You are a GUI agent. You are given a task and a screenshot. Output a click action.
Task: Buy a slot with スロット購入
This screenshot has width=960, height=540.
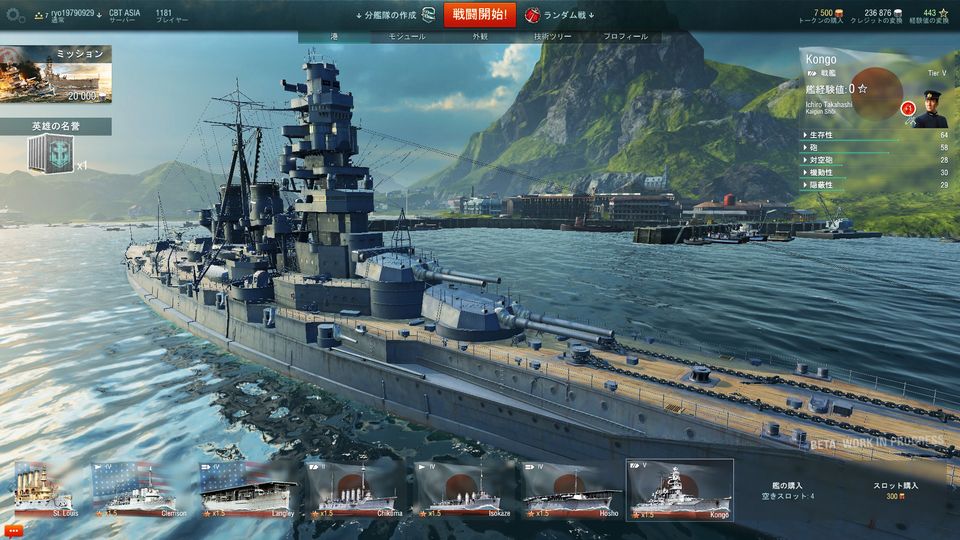894,490
